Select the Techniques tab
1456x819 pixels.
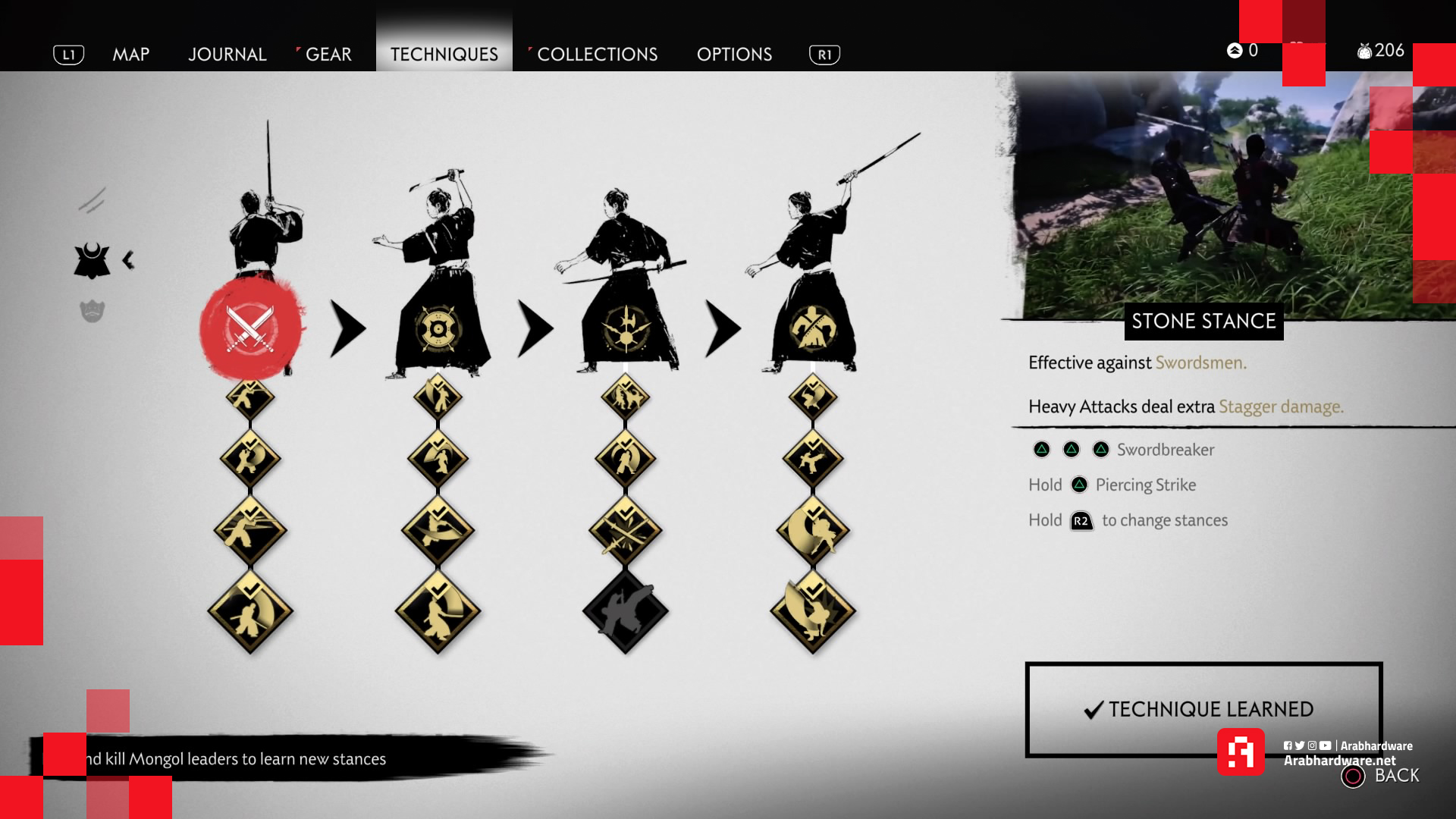(444, 55)
